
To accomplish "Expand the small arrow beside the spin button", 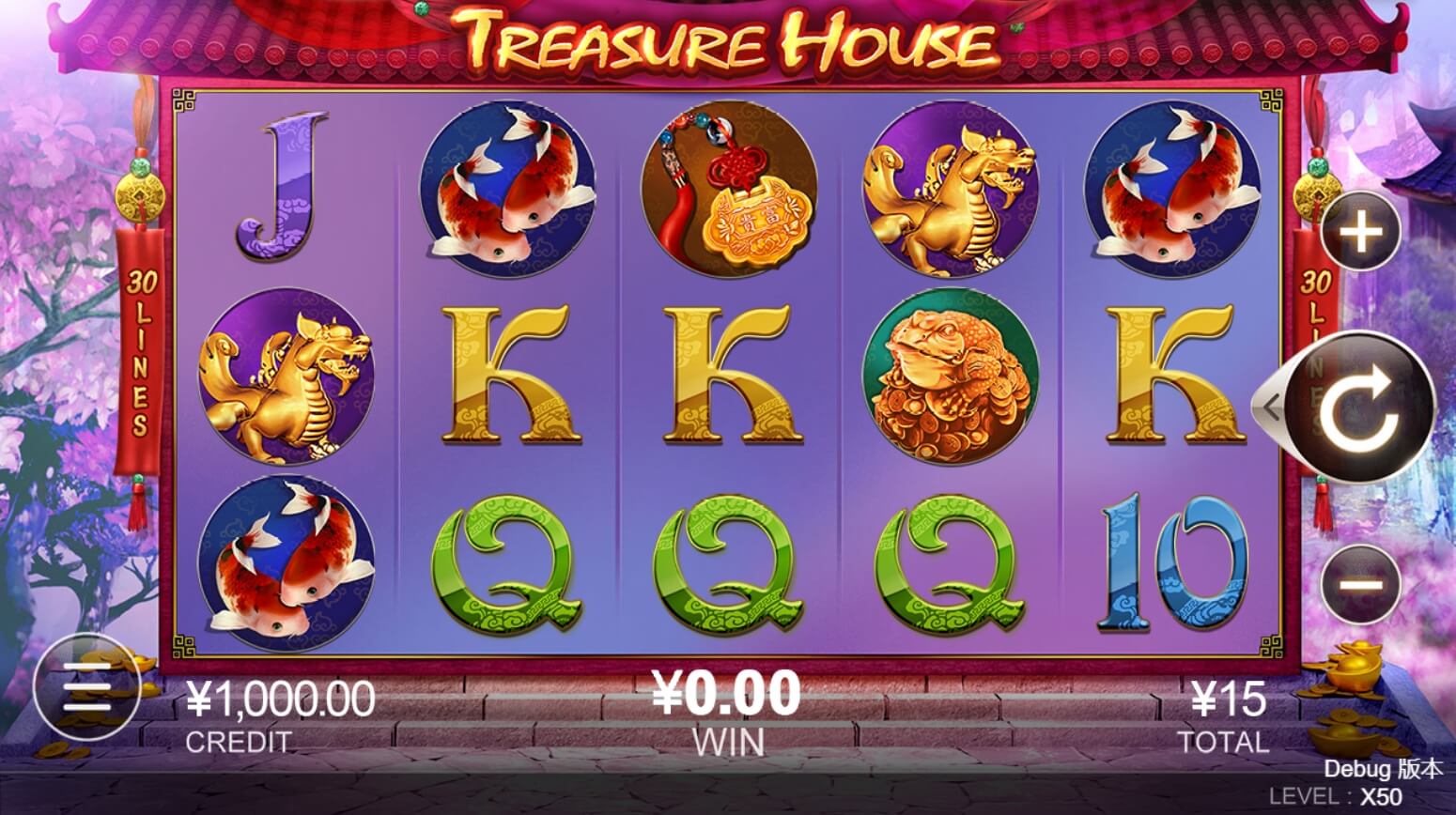I will tap(1271, 407).
